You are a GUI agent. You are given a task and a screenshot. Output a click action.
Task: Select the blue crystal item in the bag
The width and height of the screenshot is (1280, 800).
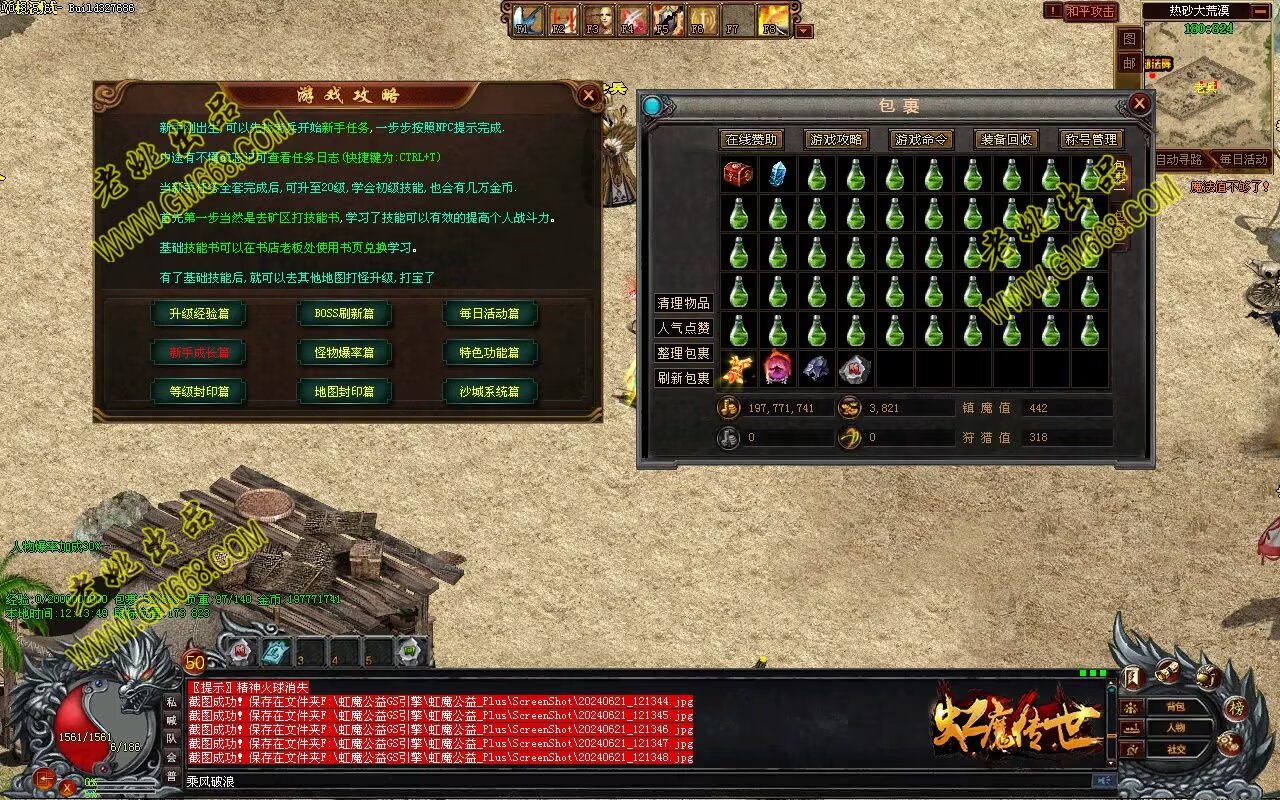(x=777, y=174)
